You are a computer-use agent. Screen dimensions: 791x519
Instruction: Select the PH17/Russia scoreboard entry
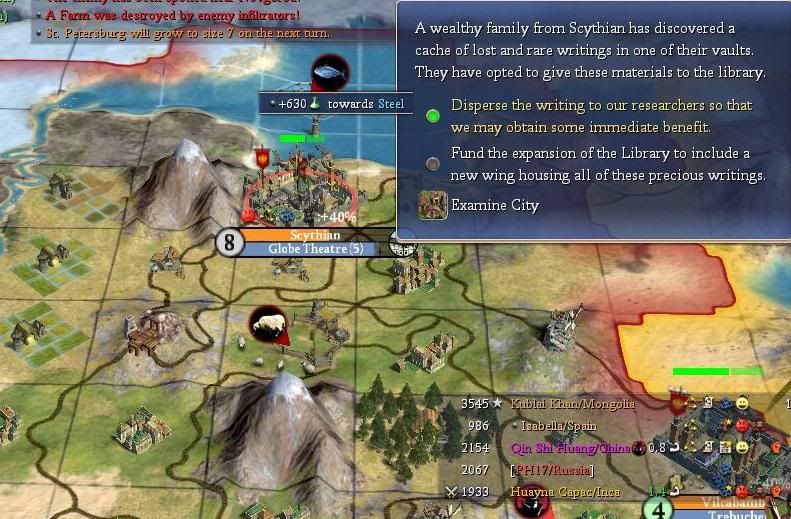click(551, 470)
